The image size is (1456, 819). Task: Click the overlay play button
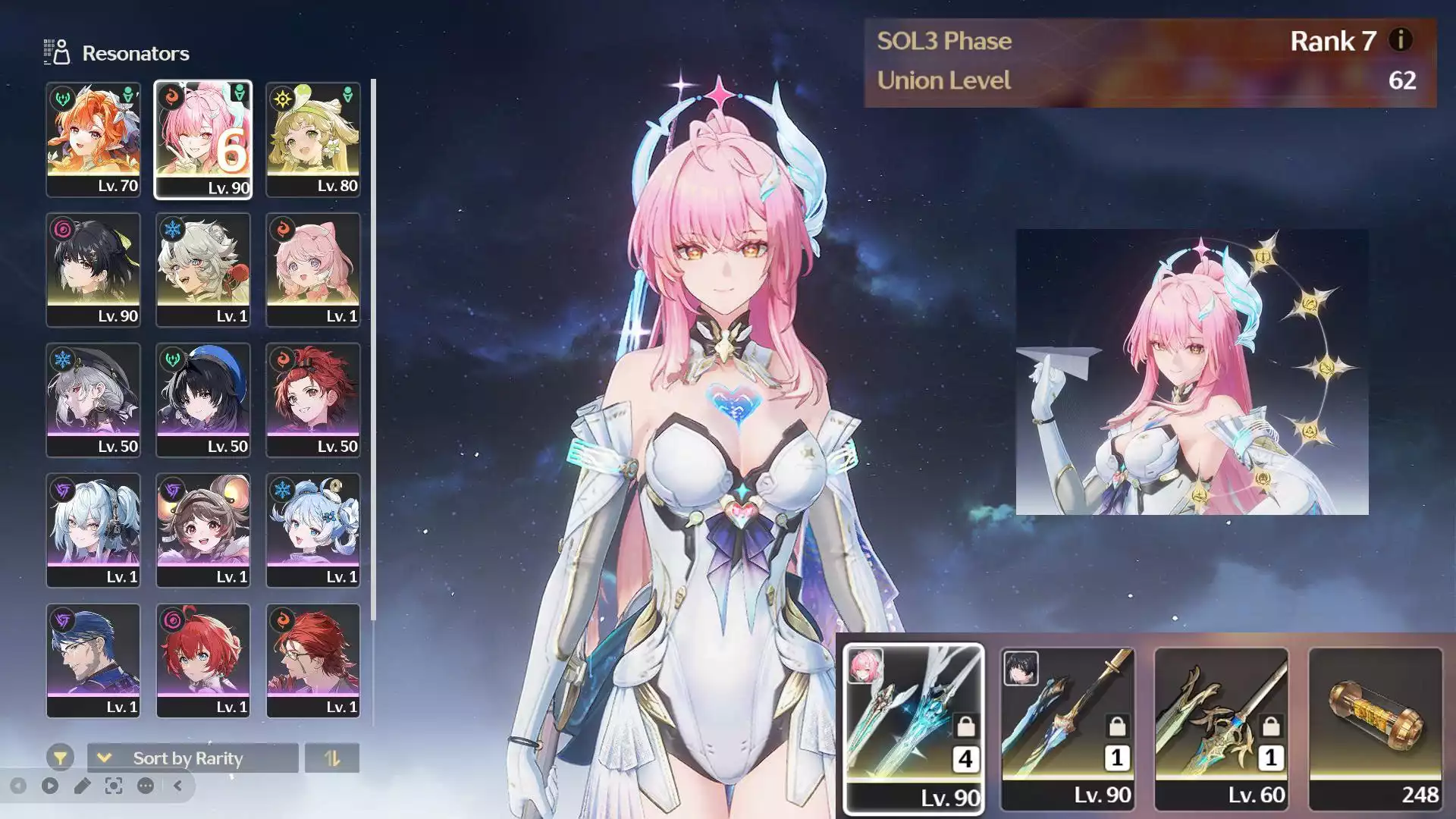point(50,786)
